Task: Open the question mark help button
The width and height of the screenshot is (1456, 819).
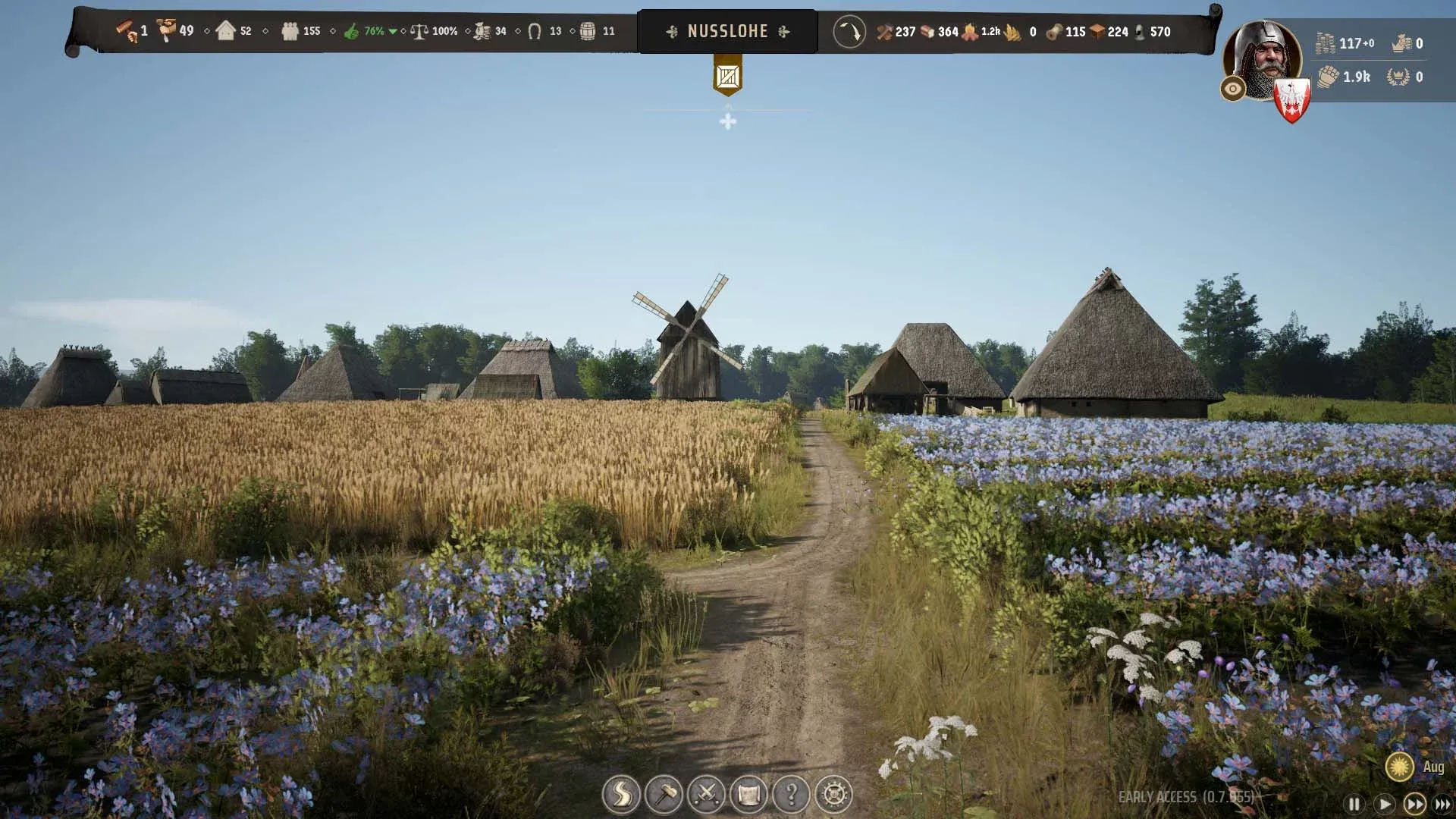Action: click(x=792, y=795)
